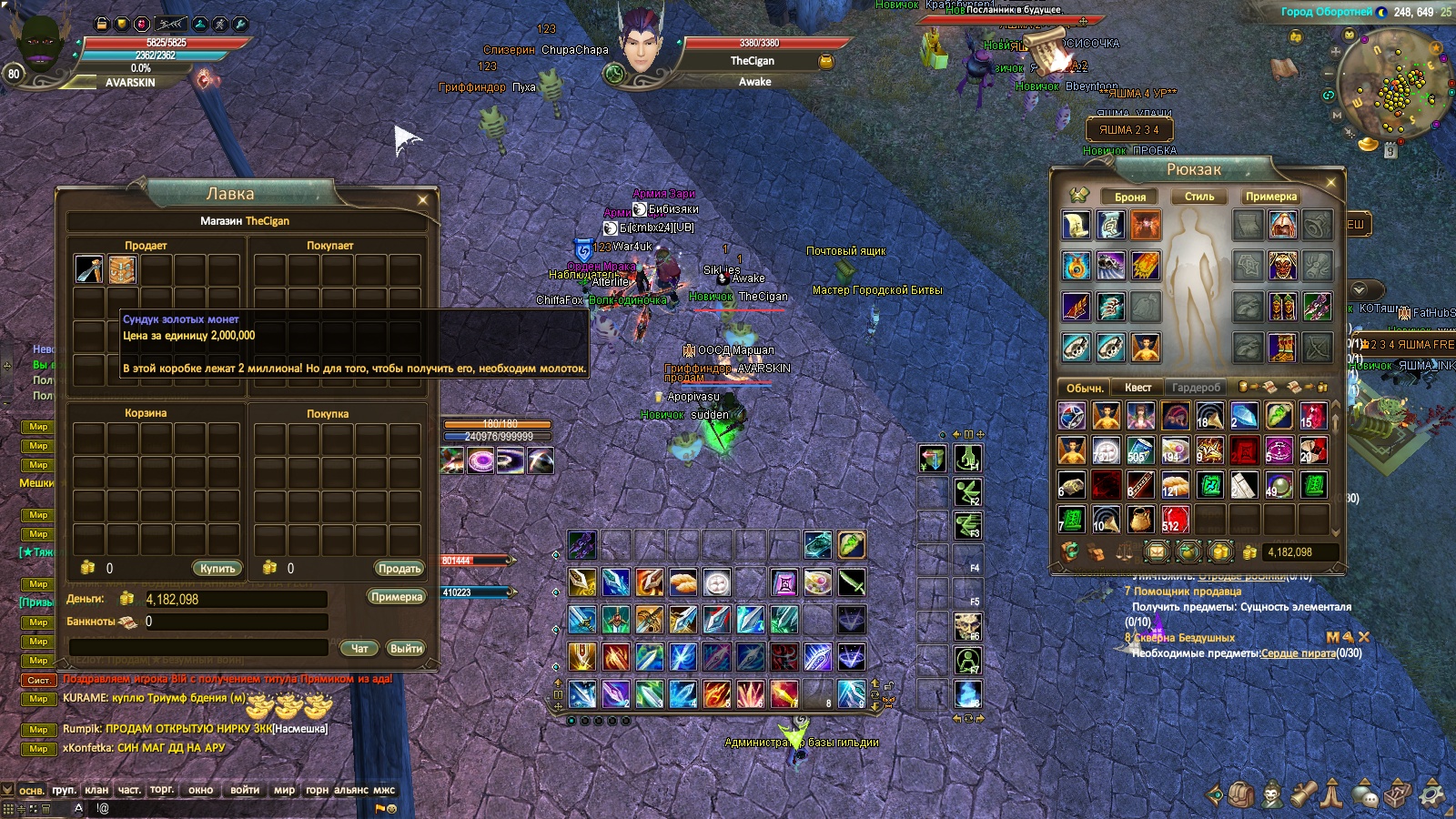The image size is (1456, 819).
Task: Click the Купить buy button
Action: click(217, 568)
